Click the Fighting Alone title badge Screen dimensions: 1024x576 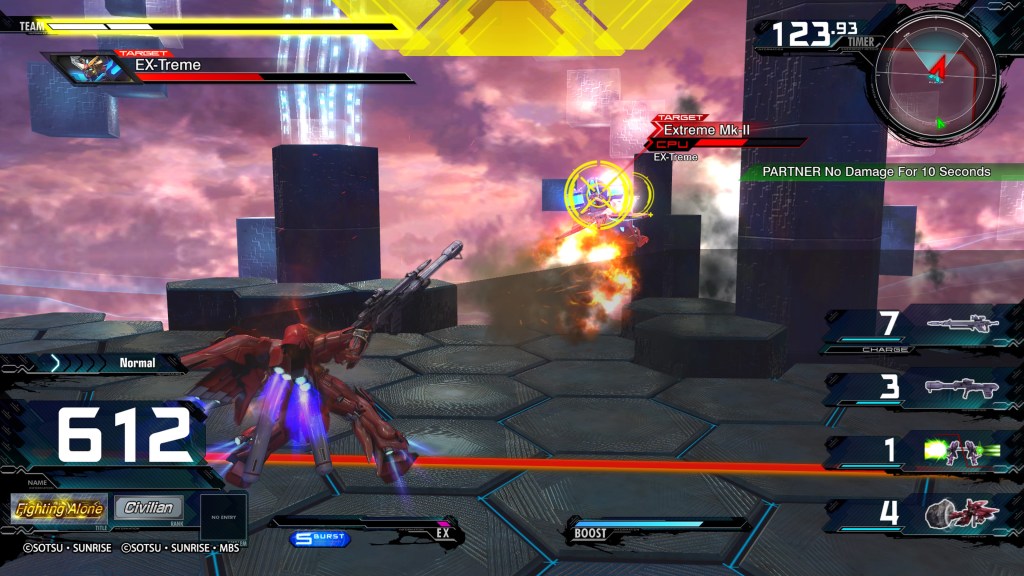tap(59, 508)
